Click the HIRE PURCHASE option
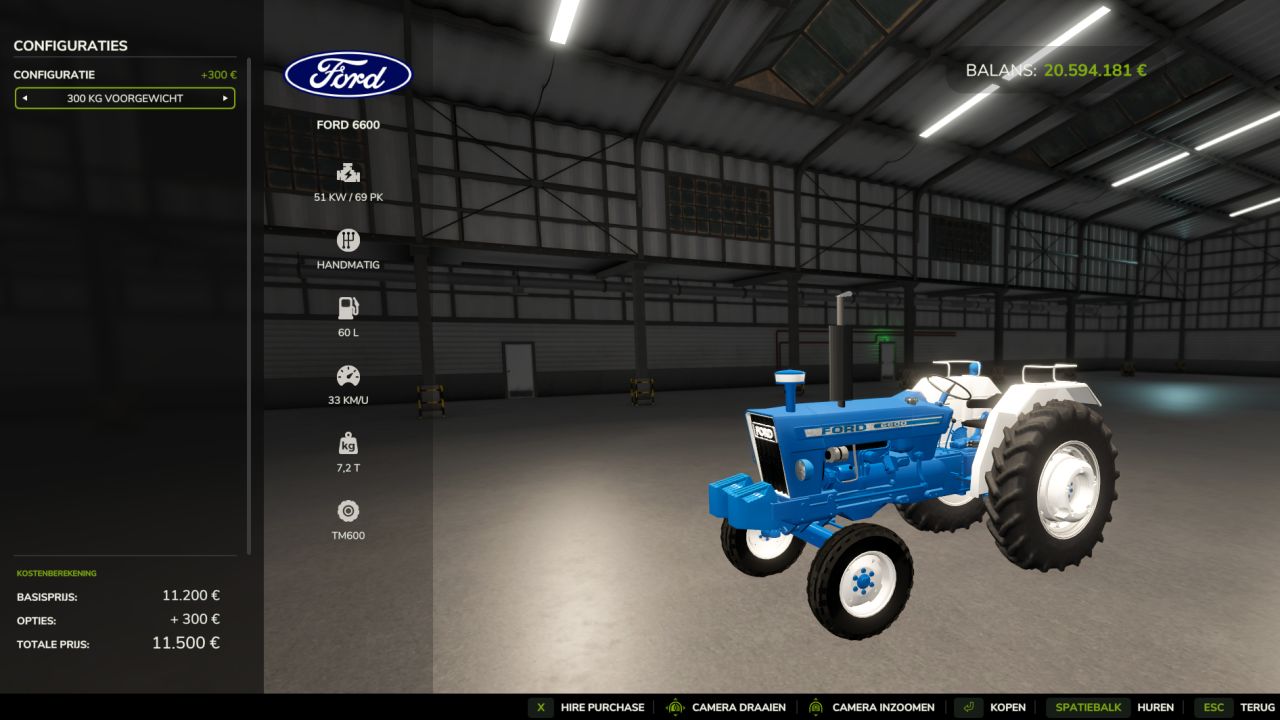Viewport: 1280px width, 720px height. [x=601, y=707]
